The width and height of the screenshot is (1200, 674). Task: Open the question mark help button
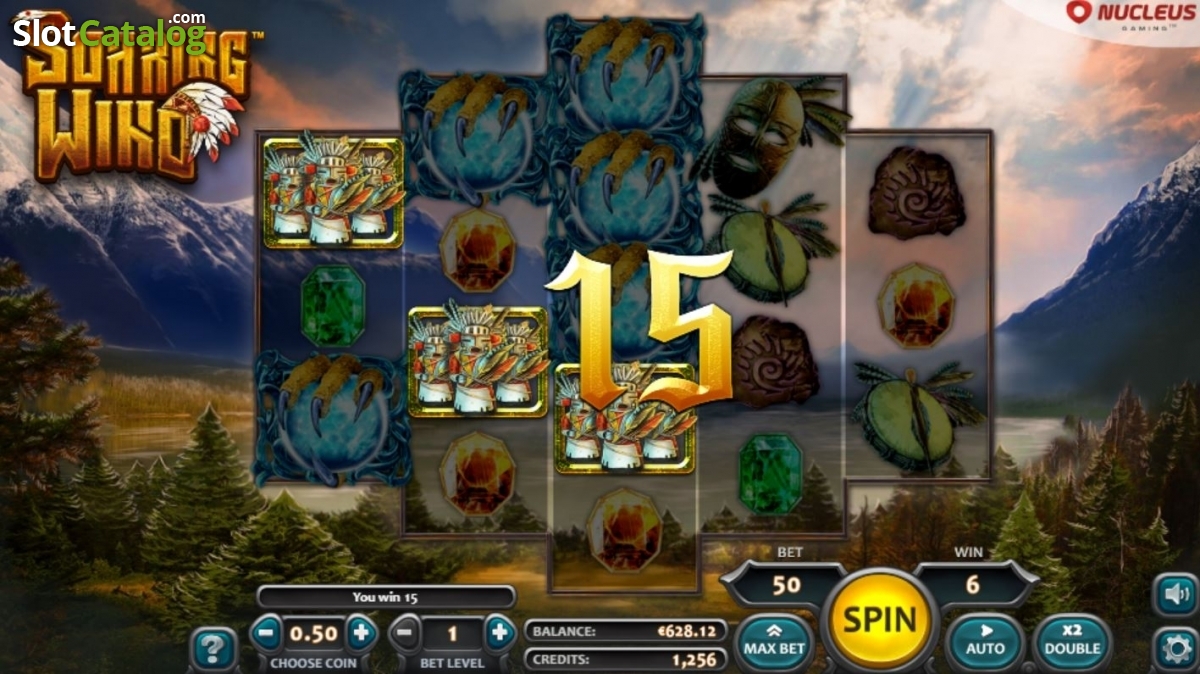(213, 650)
